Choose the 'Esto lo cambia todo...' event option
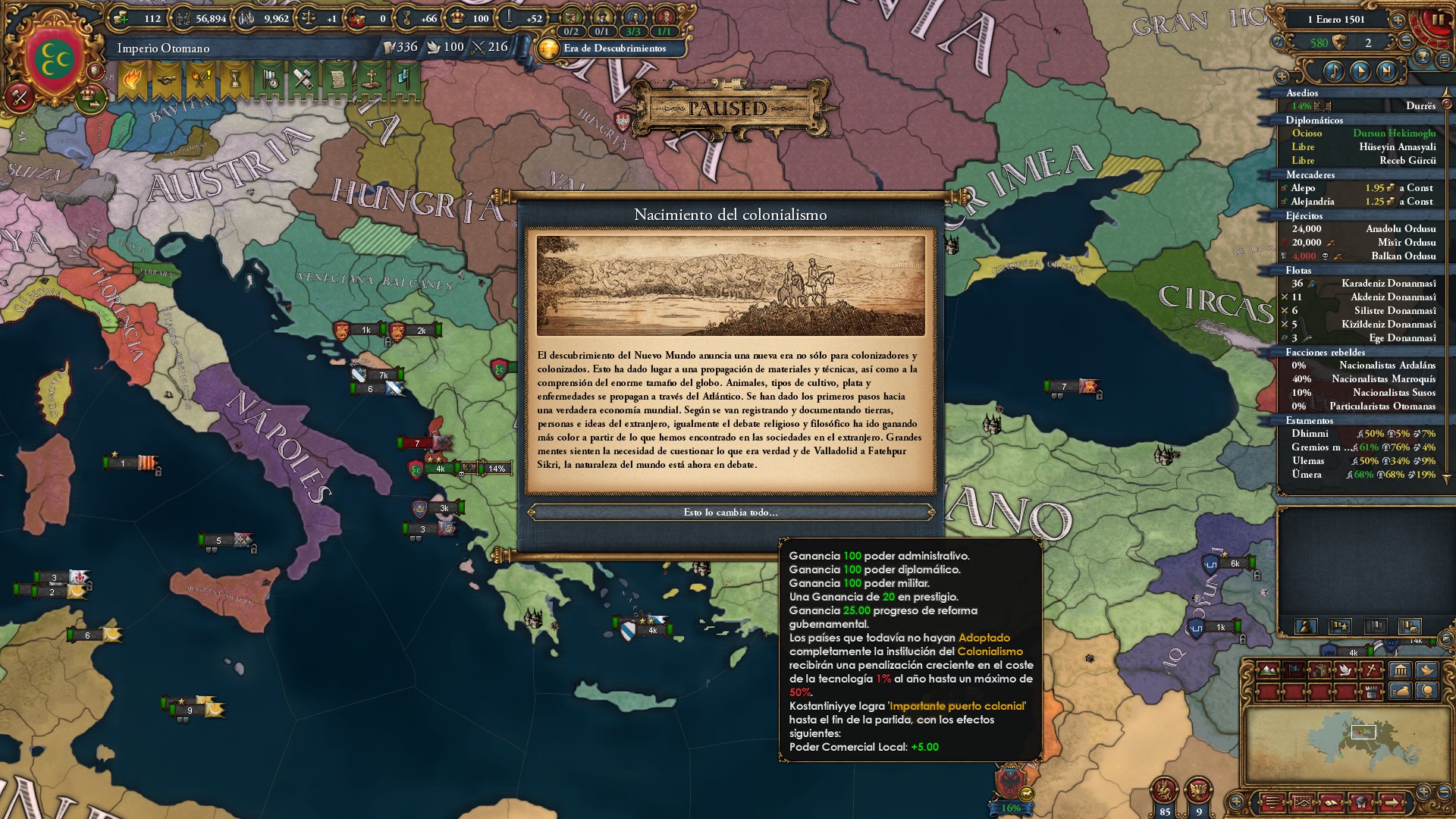 (x=732, y=512)
